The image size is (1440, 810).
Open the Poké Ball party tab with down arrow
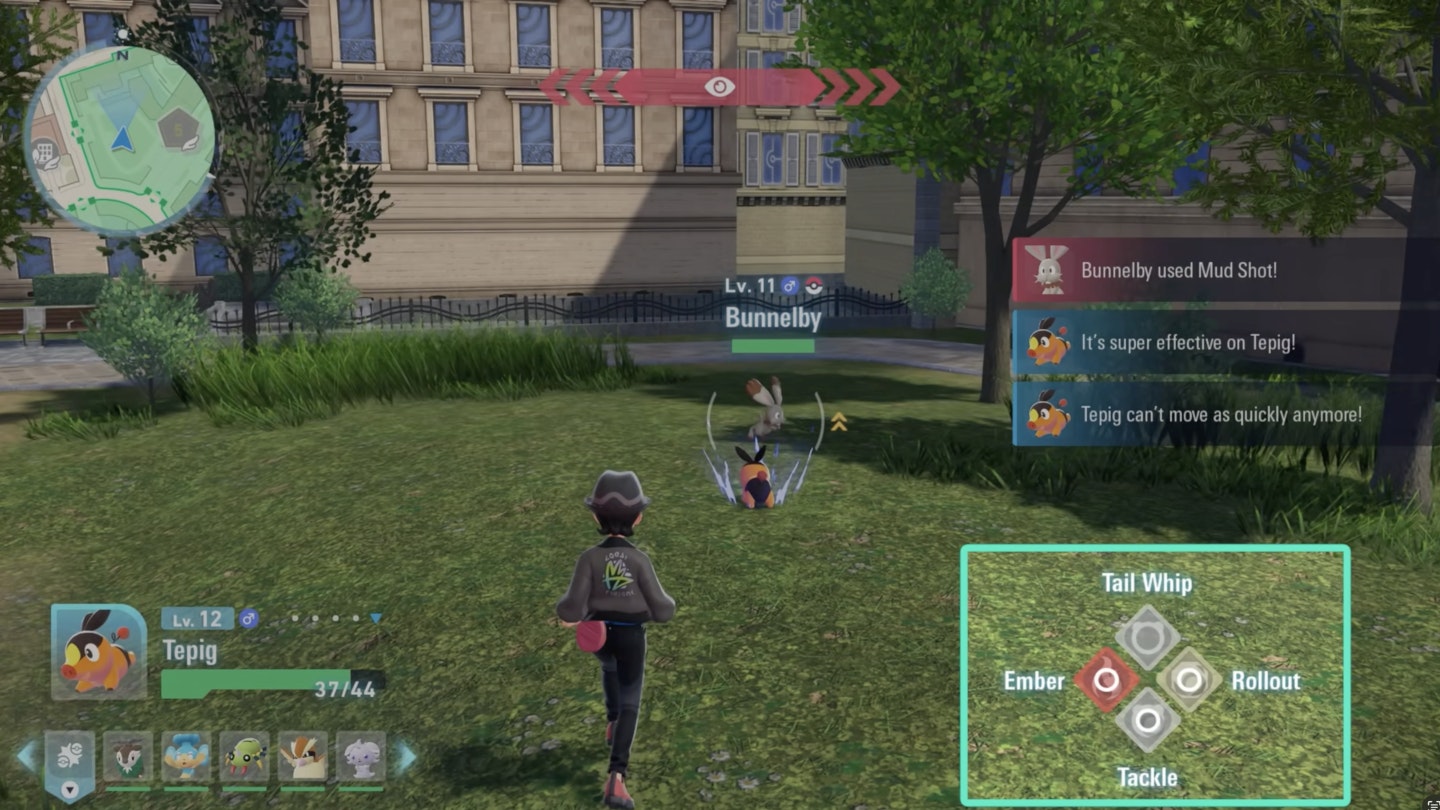[69, 765]
